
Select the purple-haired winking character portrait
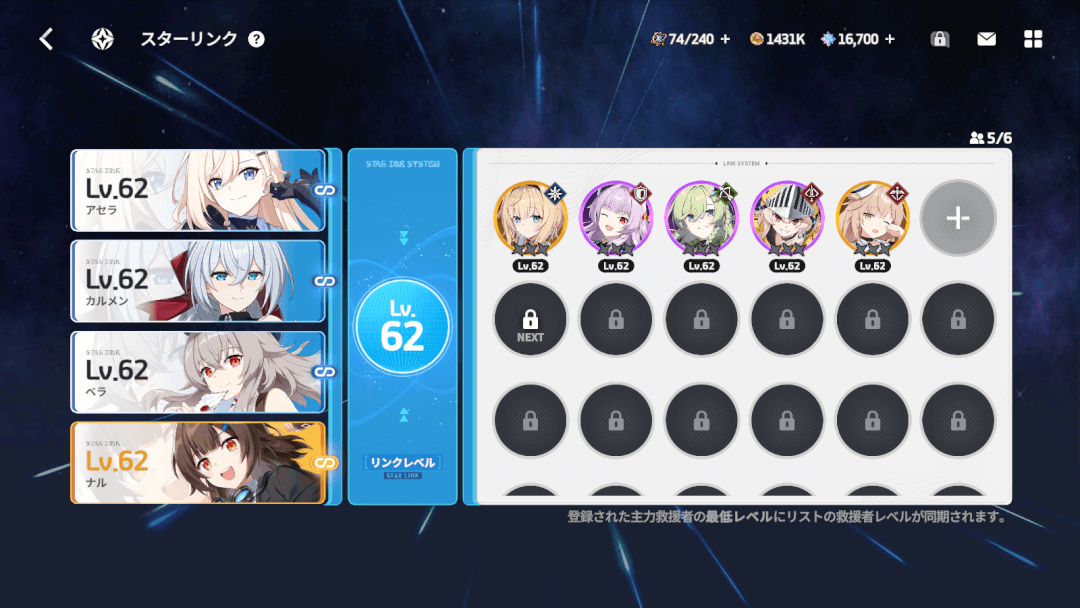tap(616, 219)
